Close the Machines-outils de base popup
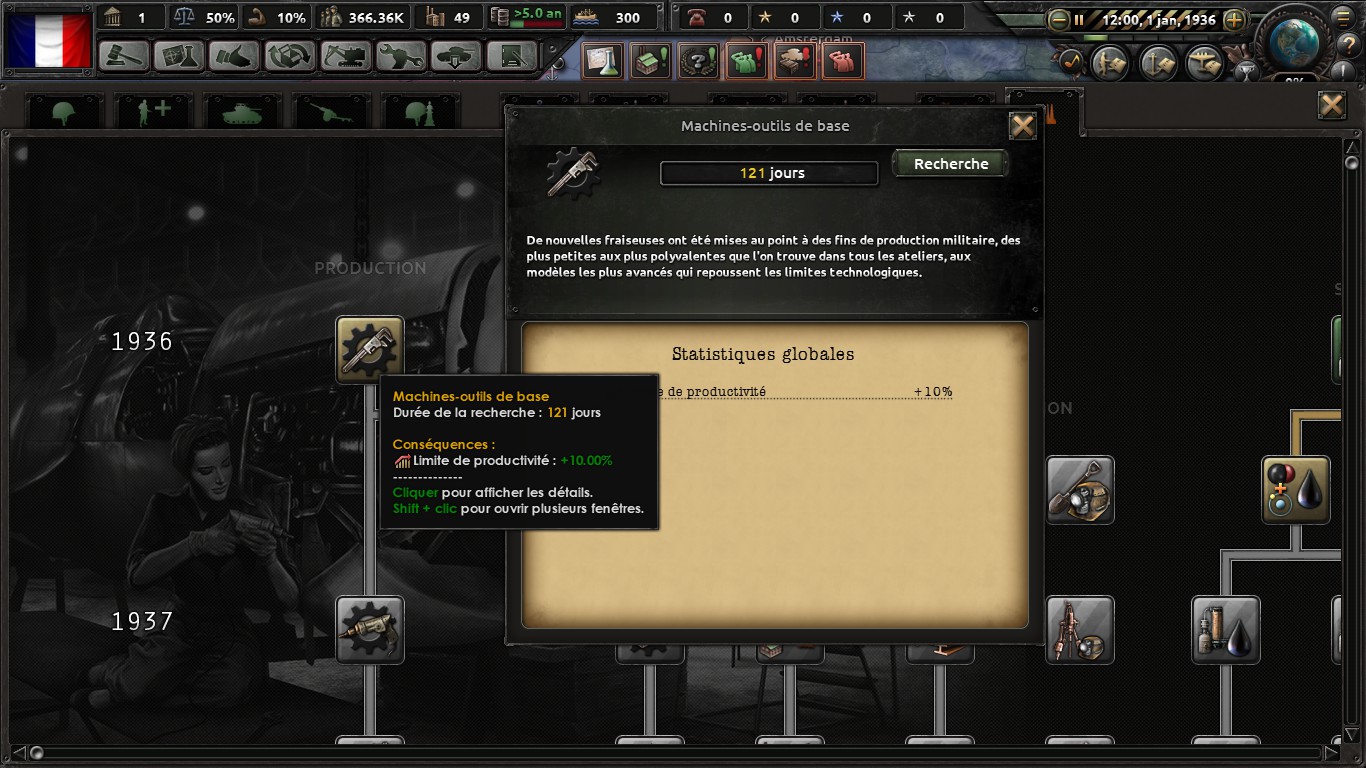The image size is (1366, 768). [1022, 126]
